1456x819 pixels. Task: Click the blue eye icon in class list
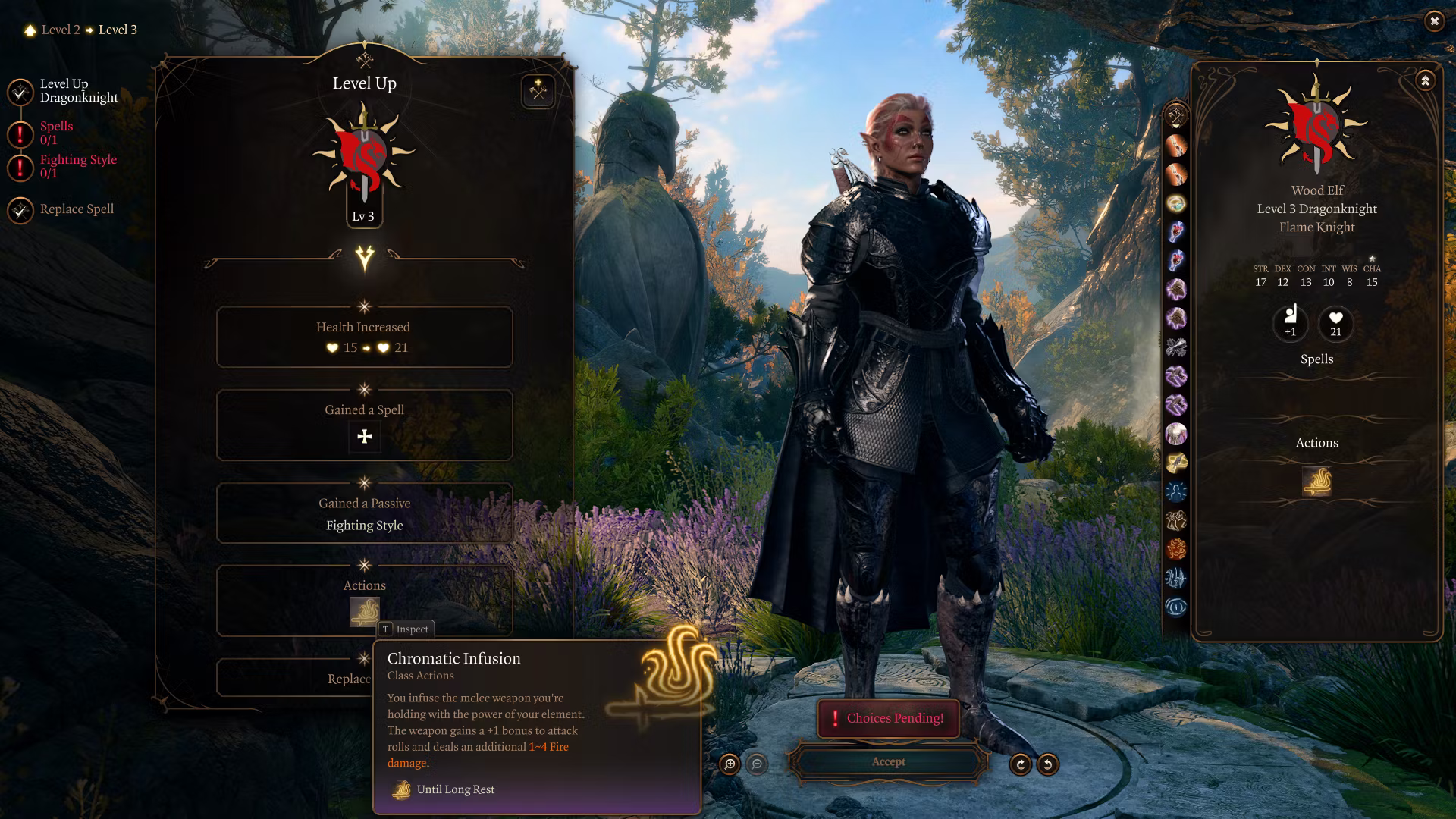[1175, 607]
